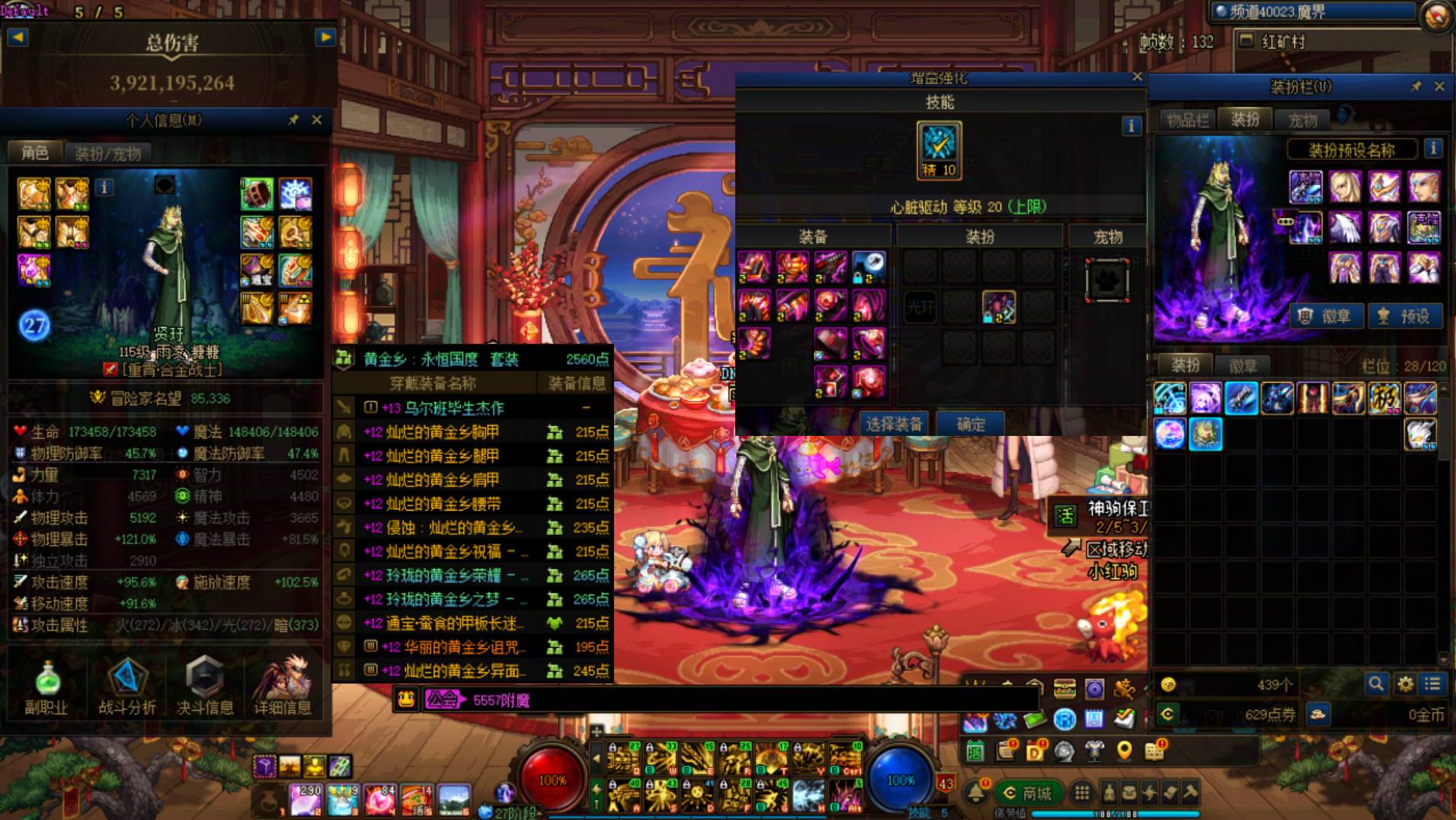
Task: Open the 物品栏 items tab
Action: pos(1188,120)
